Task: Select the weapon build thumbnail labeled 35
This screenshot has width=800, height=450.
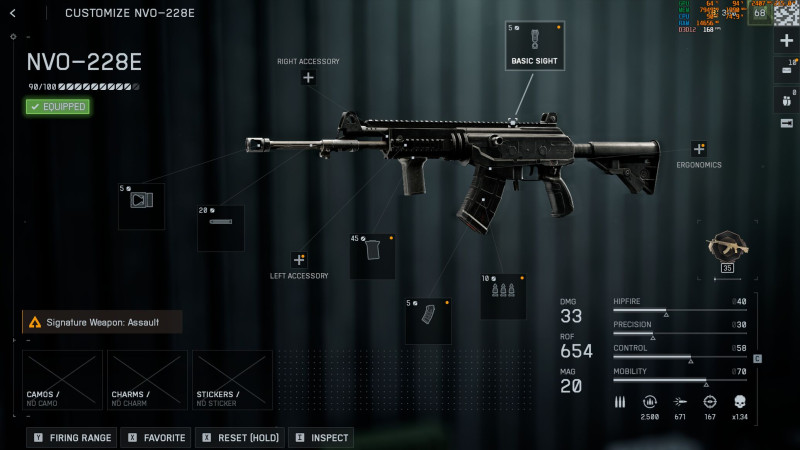Action: (x=726, y=250)
